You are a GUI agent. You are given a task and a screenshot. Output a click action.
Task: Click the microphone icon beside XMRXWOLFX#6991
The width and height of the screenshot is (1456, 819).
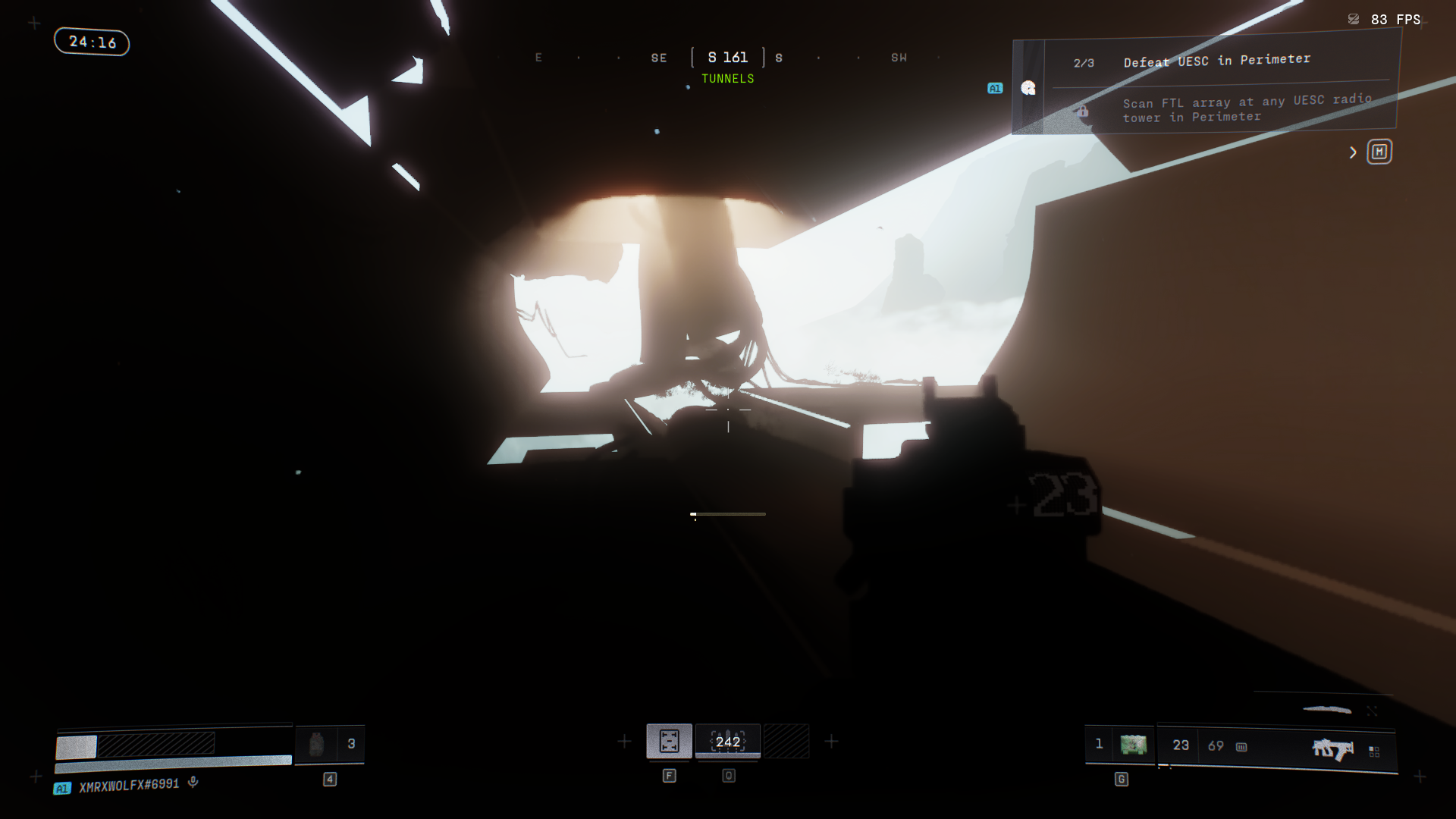coord(193,782)
